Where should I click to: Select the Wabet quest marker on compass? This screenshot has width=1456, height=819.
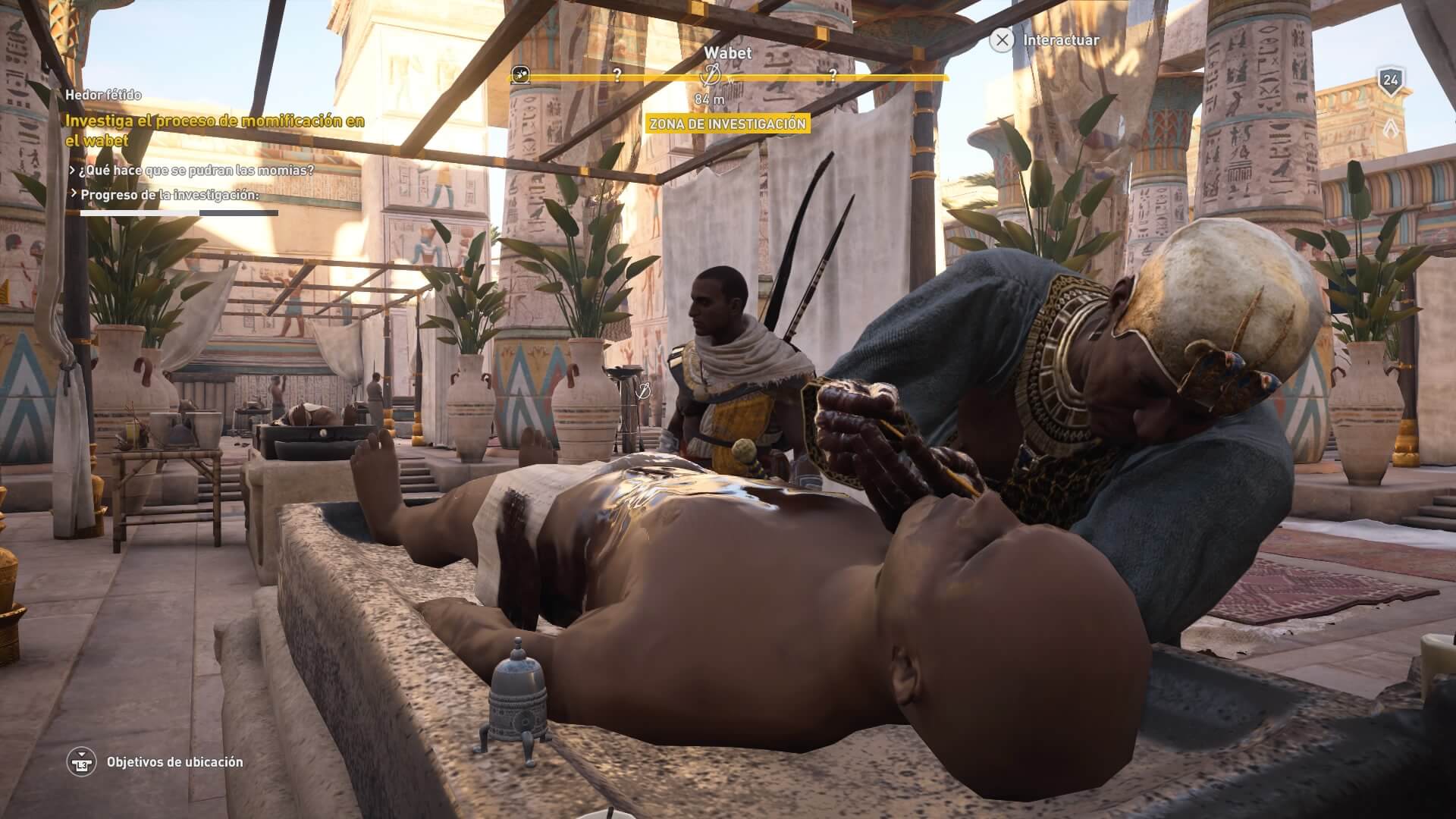pyautogui.click(x=711, y=75)
